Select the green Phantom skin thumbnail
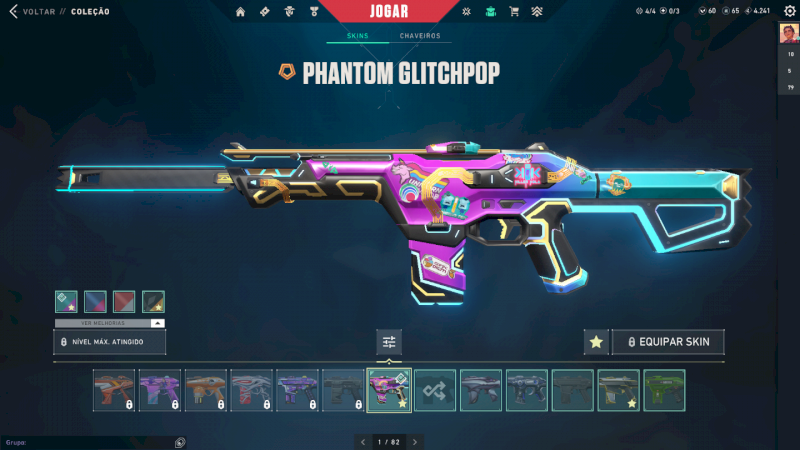 tap(664, 390)
